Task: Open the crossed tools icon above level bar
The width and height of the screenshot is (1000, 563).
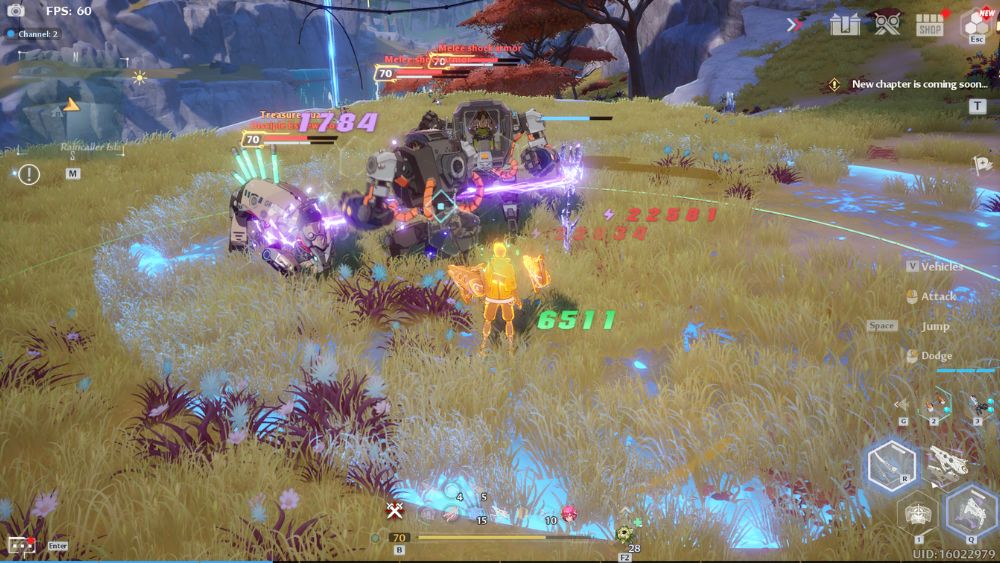Action: (x=395, y=510)
